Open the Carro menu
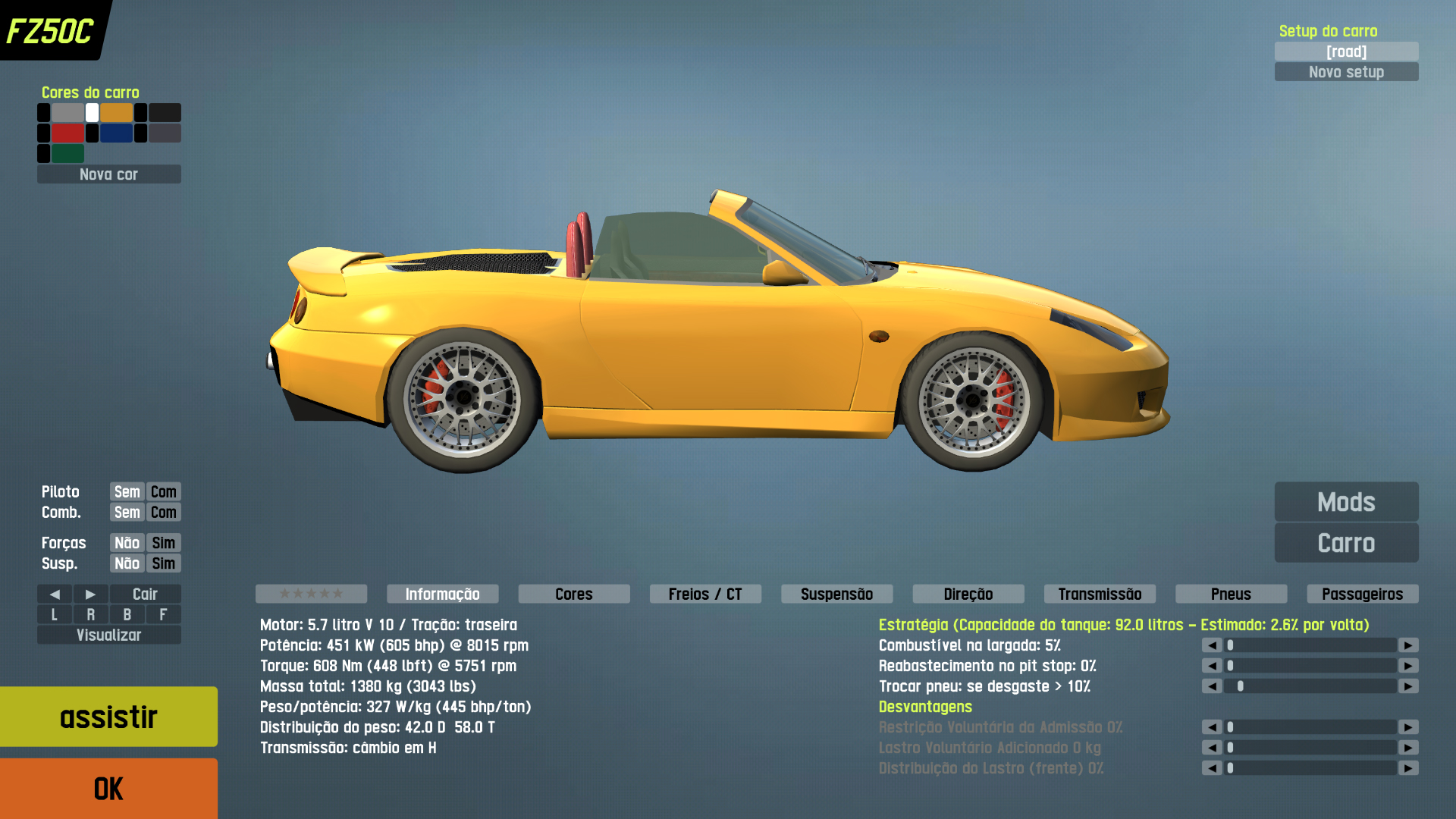Viewport: 1456px width, 819px height. click(1346, 543)
